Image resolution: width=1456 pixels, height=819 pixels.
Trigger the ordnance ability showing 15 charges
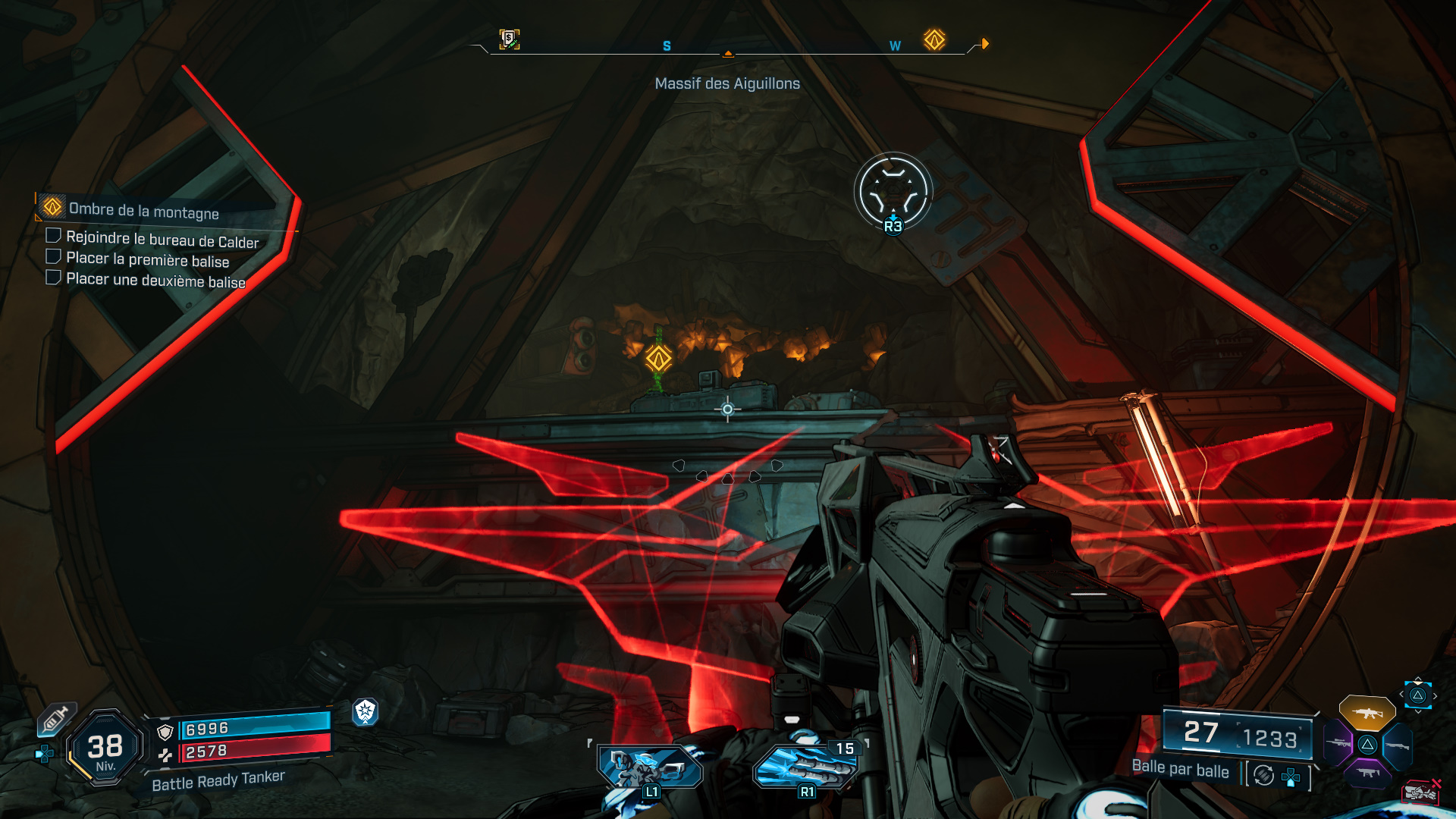pyautogui.click(x=805, y=767)
